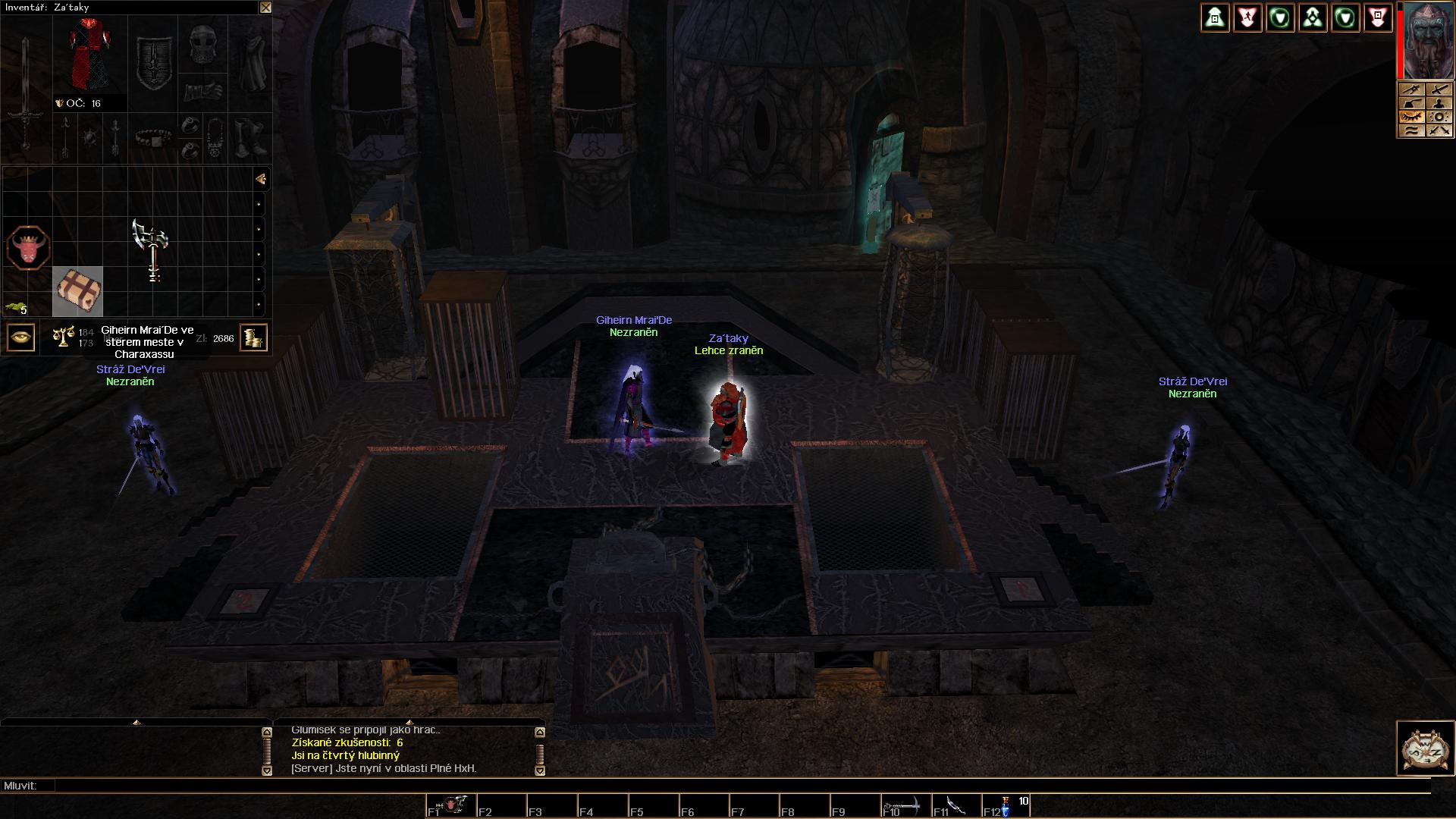Image resolution: width=1456 pixels, height=819 pixels.
Task: Open the dwarf character portrait
Action: coord(1428,41)
